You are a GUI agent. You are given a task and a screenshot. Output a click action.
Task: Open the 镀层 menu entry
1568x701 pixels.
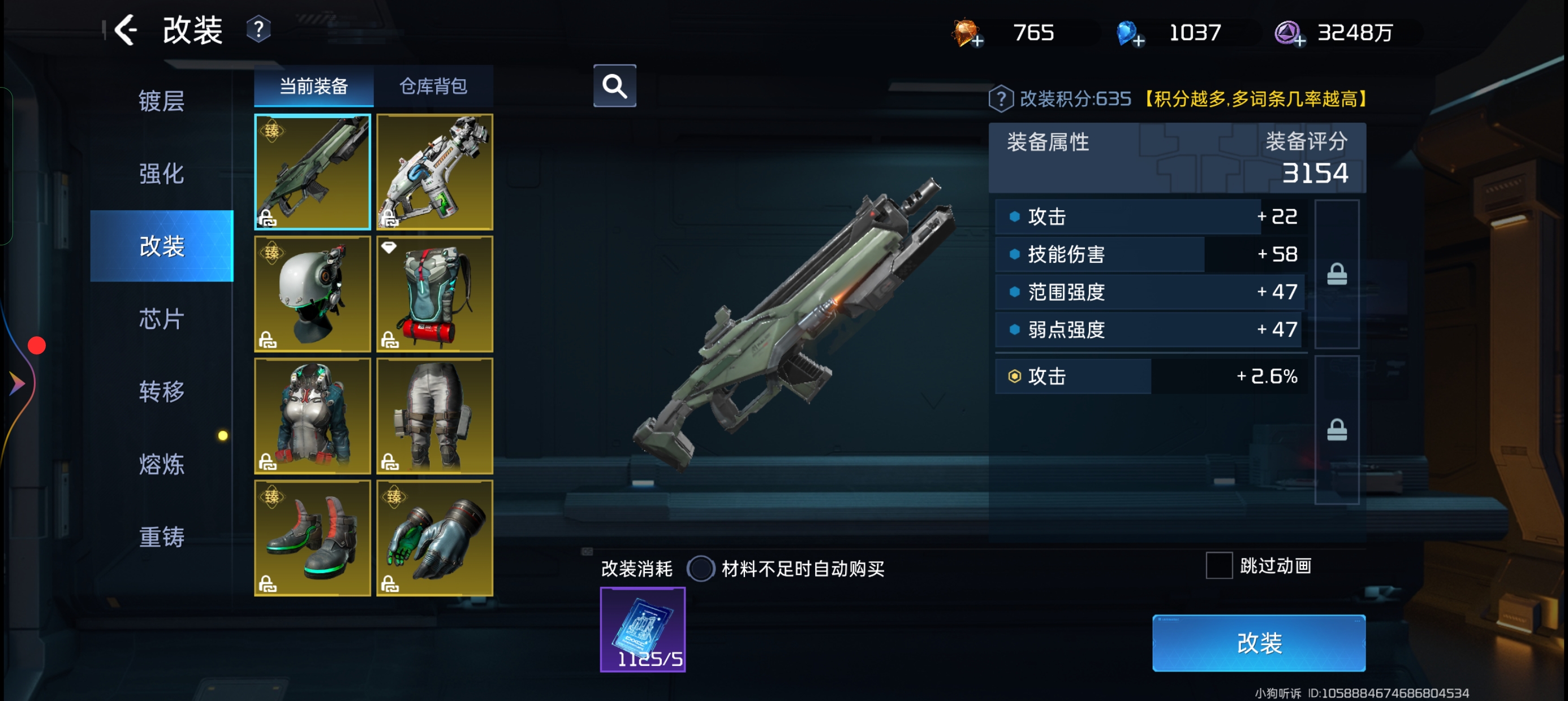161,101
